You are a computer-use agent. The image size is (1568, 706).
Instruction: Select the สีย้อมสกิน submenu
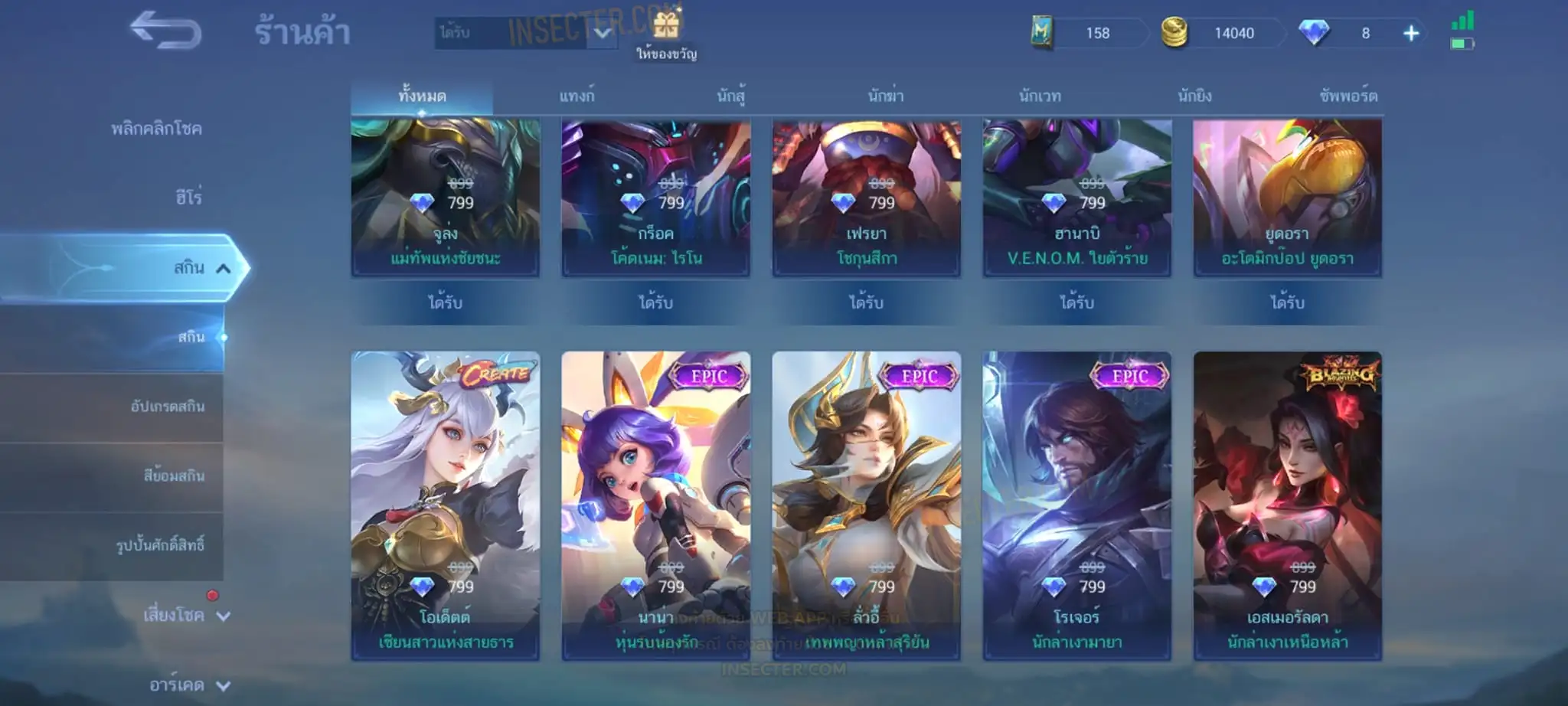point(174,476)
